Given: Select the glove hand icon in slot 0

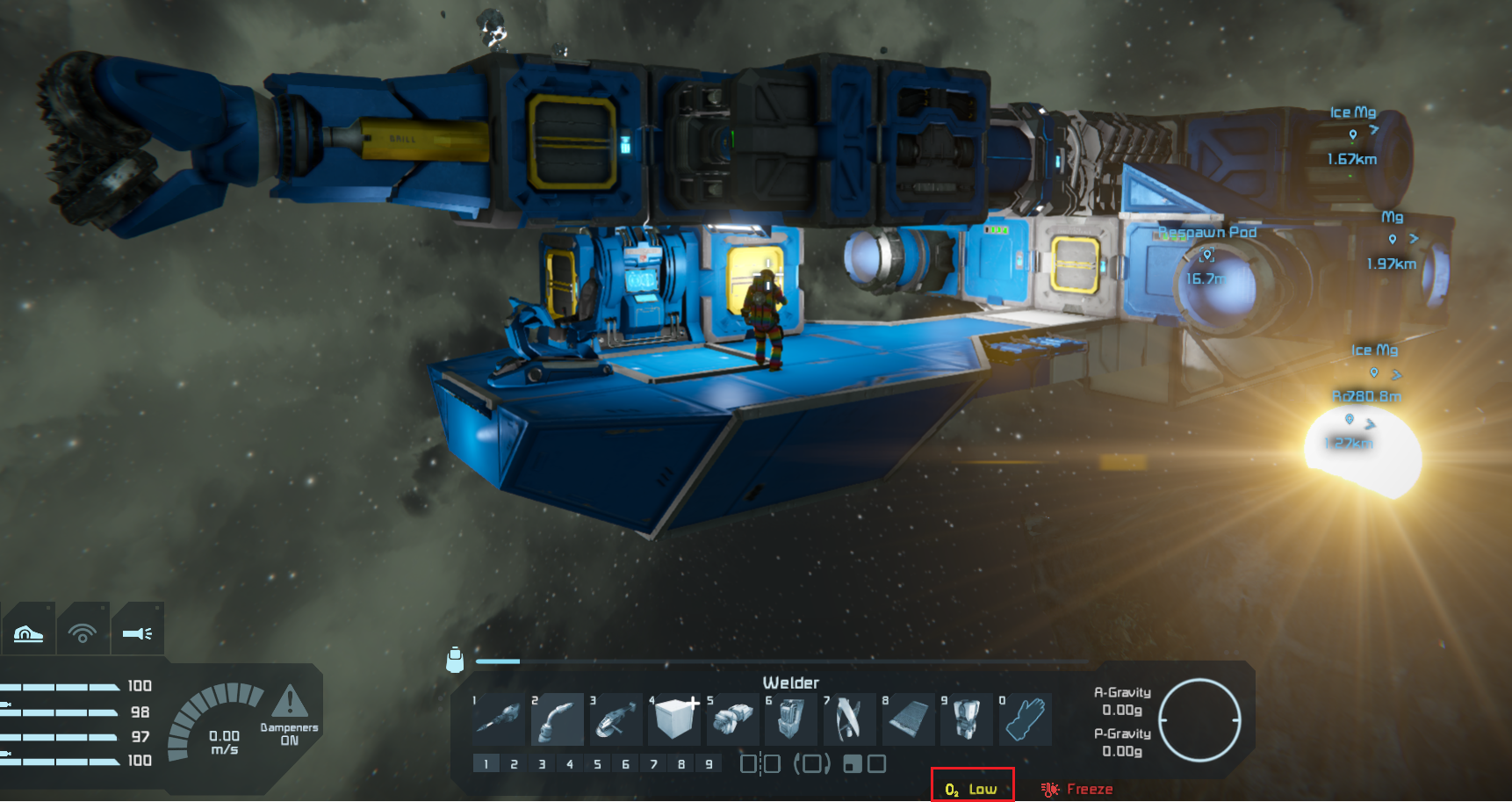Looking at the screenshot, I should point(1025,719).
